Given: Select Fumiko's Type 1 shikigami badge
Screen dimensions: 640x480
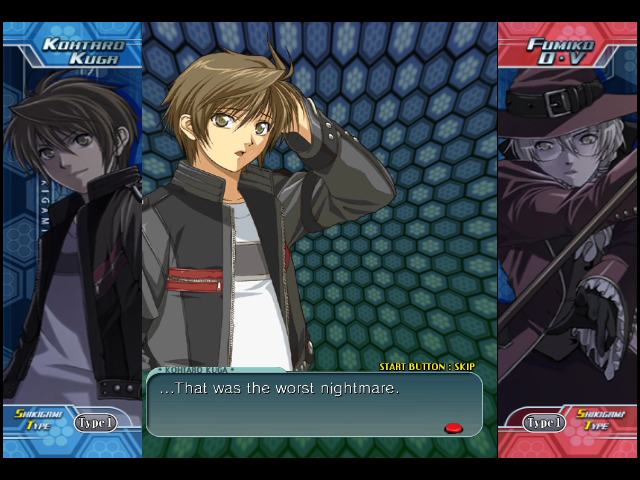Looking at the screenshot, I should tap(545, 423).
